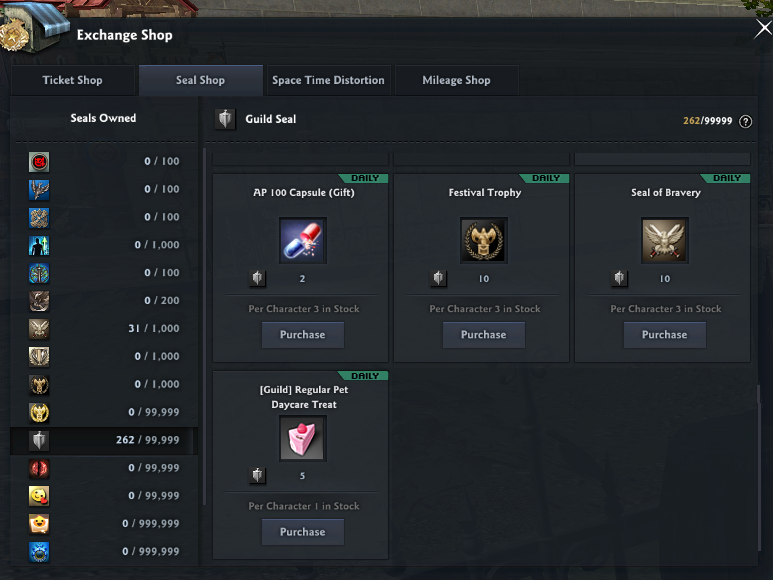Purchase the Seal of Bravery
This screenshot has height=580, width=773.
[x=664, y=335]
